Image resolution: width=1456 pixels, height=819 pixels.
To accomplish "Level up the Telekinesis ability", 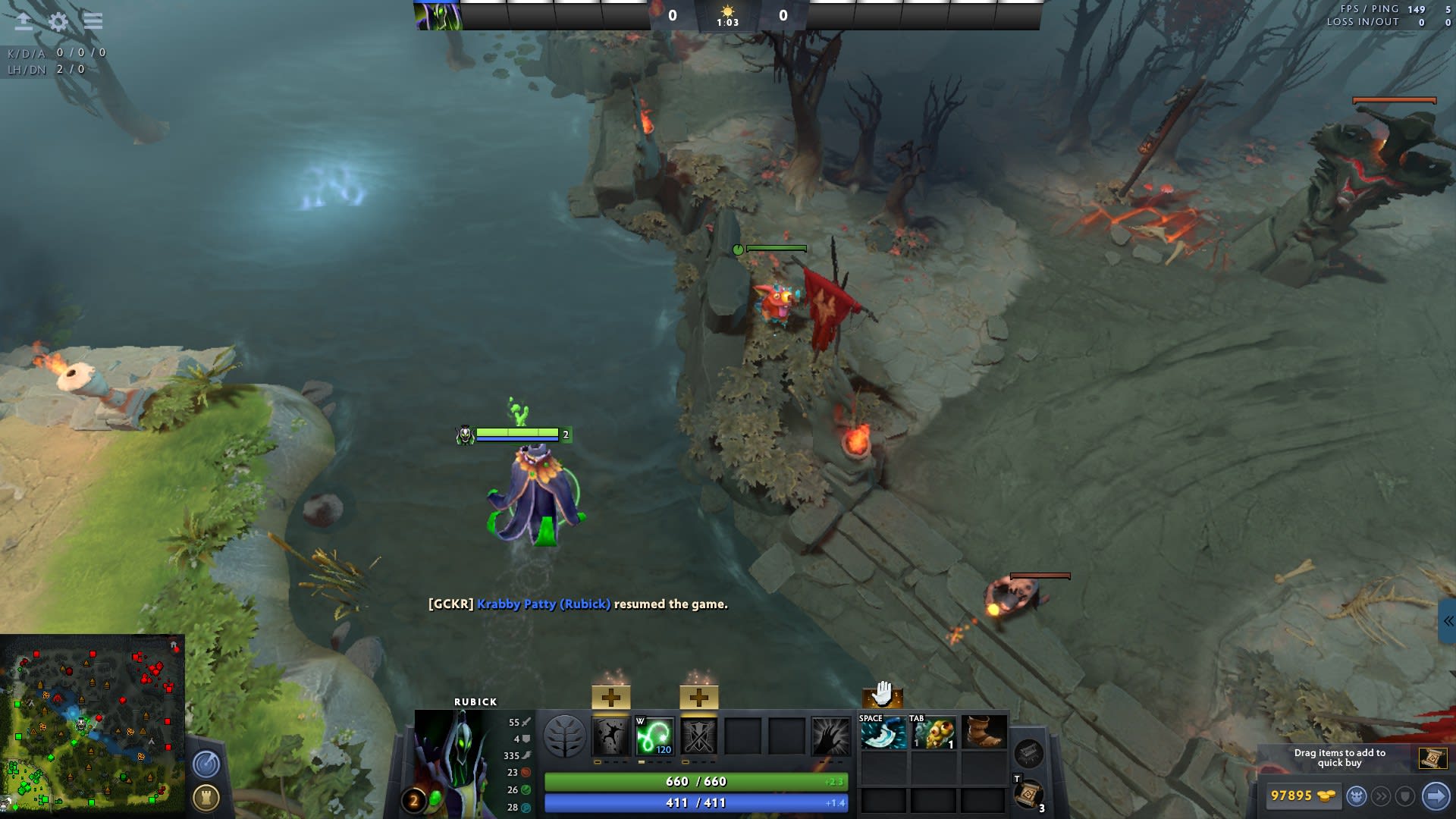I will [x=610, y=697].
